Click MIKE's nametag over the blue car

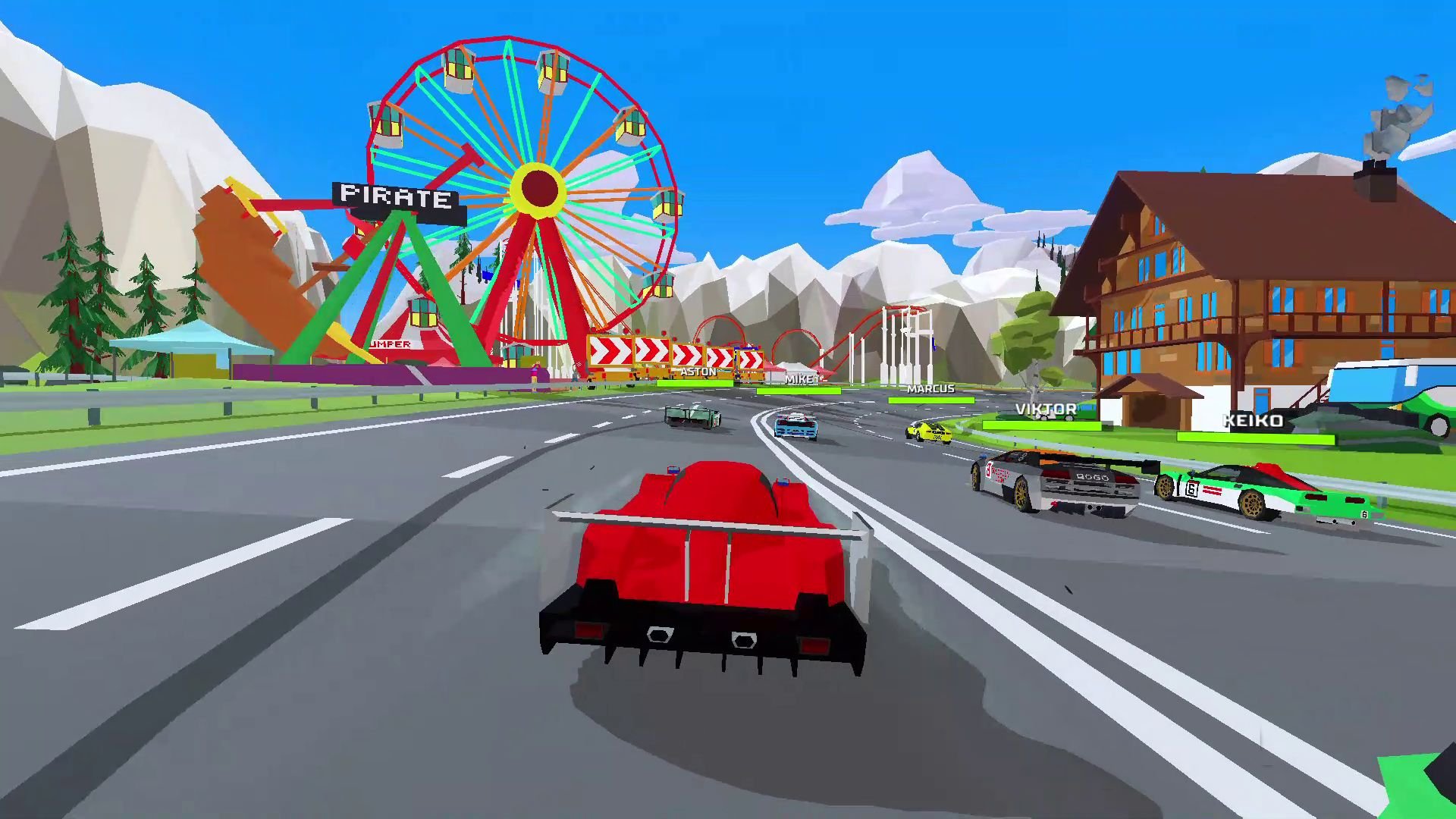(x=799, y=379)
